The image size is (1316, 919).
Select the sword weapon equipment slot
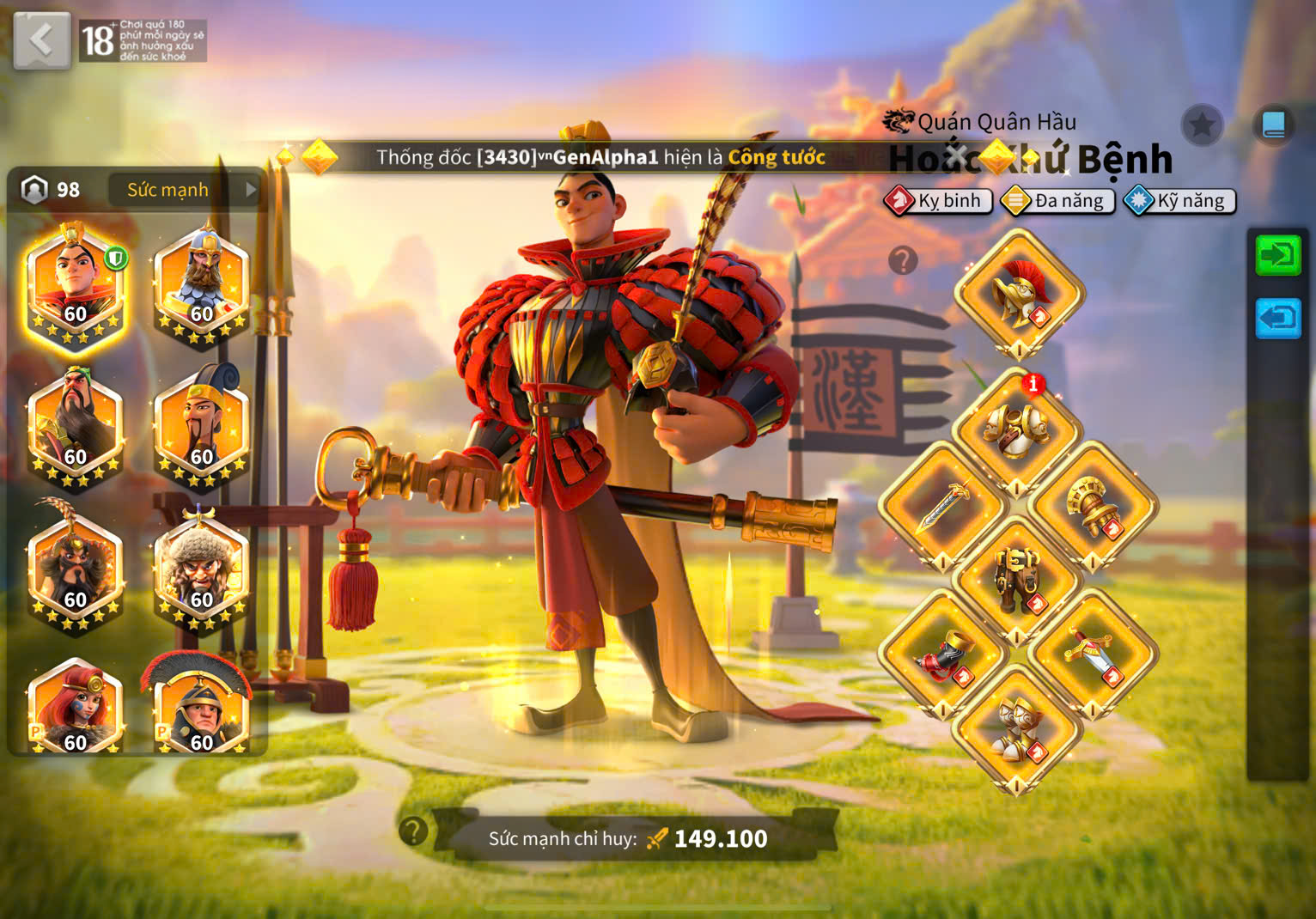coord(943,505)
